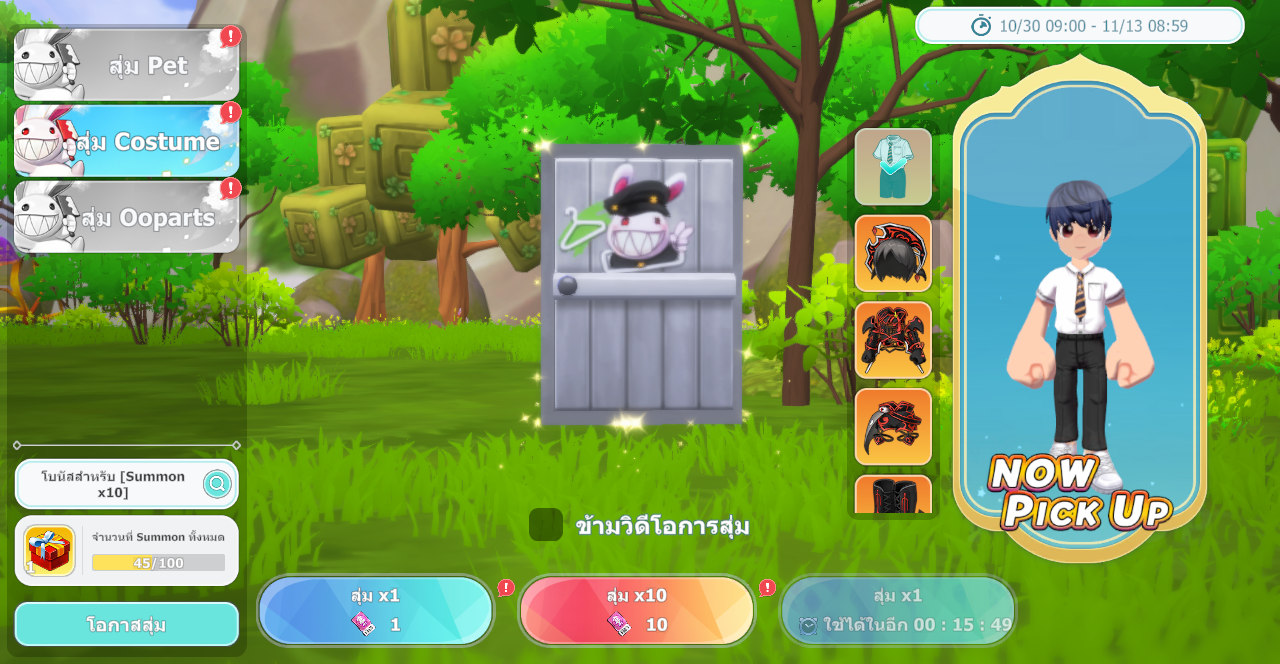The height and width of the screenshot is (664, 1280).
Task: Pick the red-black scythe costume thumbnail
Action: [x=893, y=427]
